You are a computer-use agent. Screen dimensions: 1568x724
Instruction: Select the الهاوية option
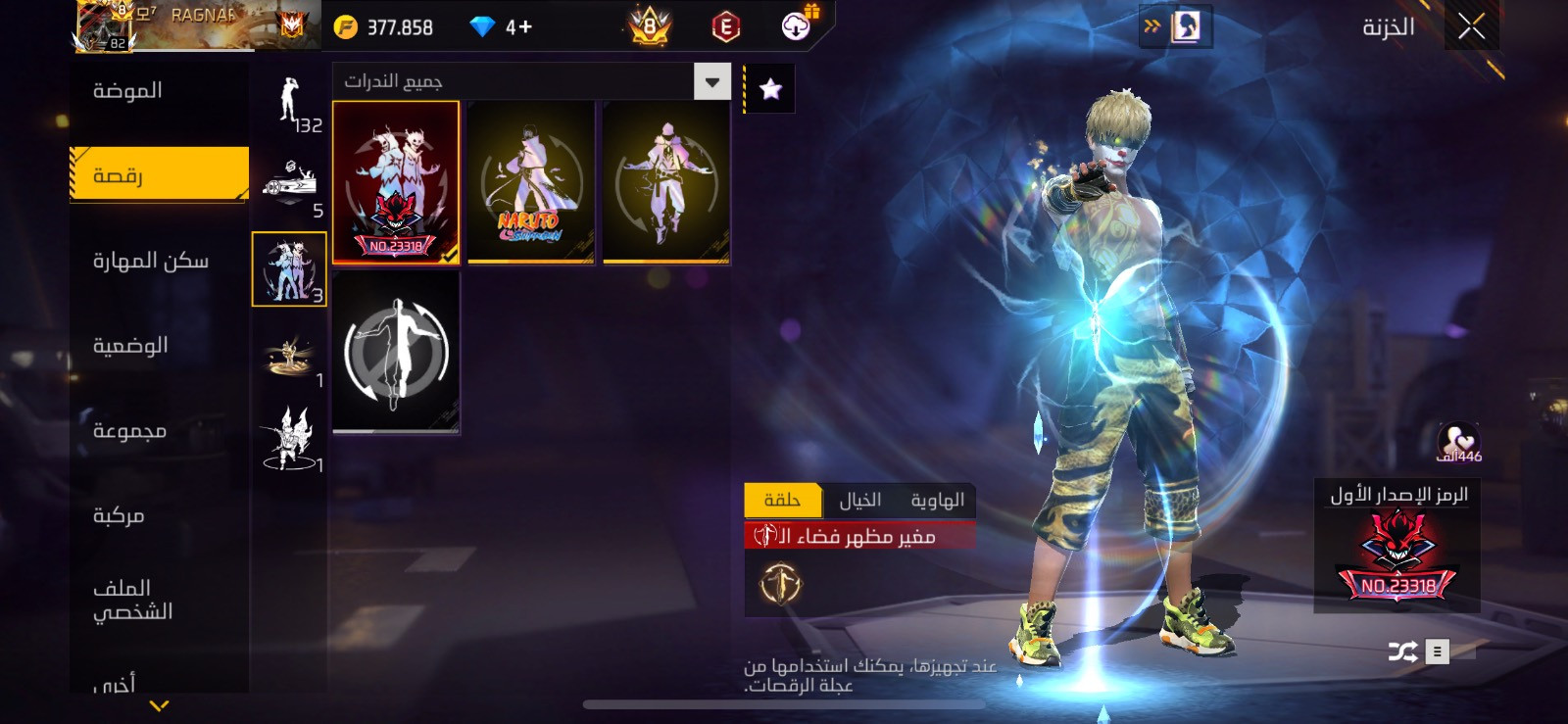[937, 500]
